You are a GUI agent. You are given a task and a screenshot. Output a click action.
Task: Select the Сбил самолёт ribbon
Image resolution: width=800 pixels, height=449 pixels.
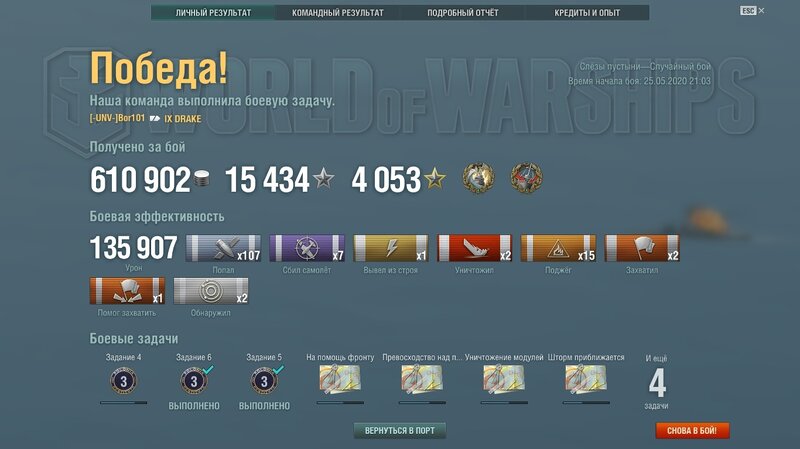click(x=307, y=249)
